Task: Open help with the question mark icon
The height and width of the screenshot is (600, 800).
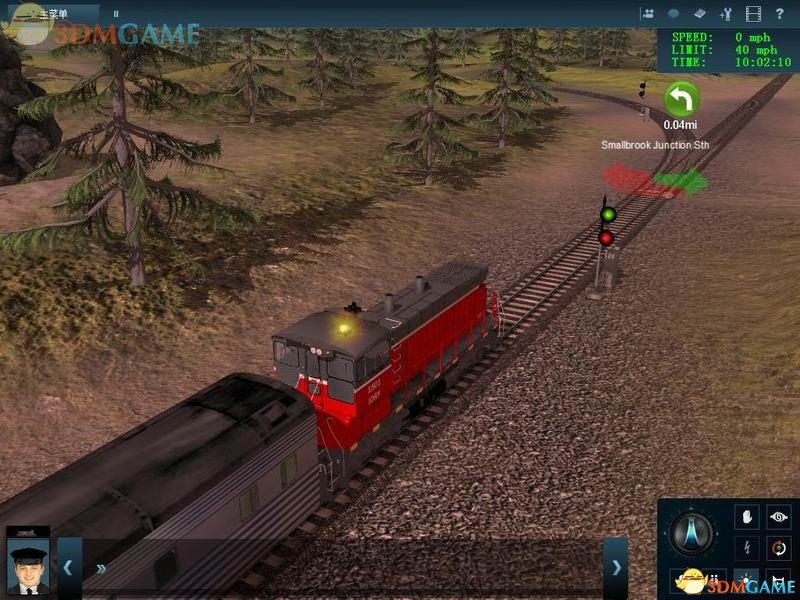Action: (x=781, y=14)
